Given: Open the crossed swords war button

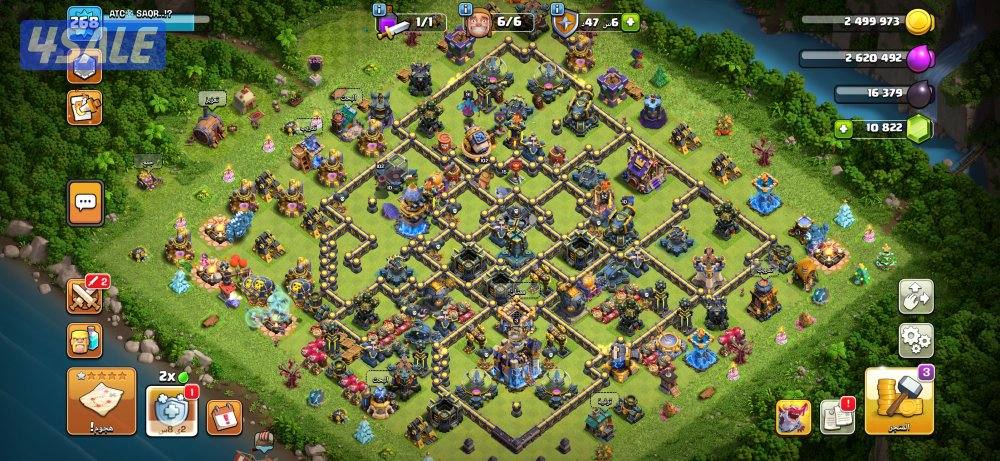Looking at the screenshot, I should 85,296.
